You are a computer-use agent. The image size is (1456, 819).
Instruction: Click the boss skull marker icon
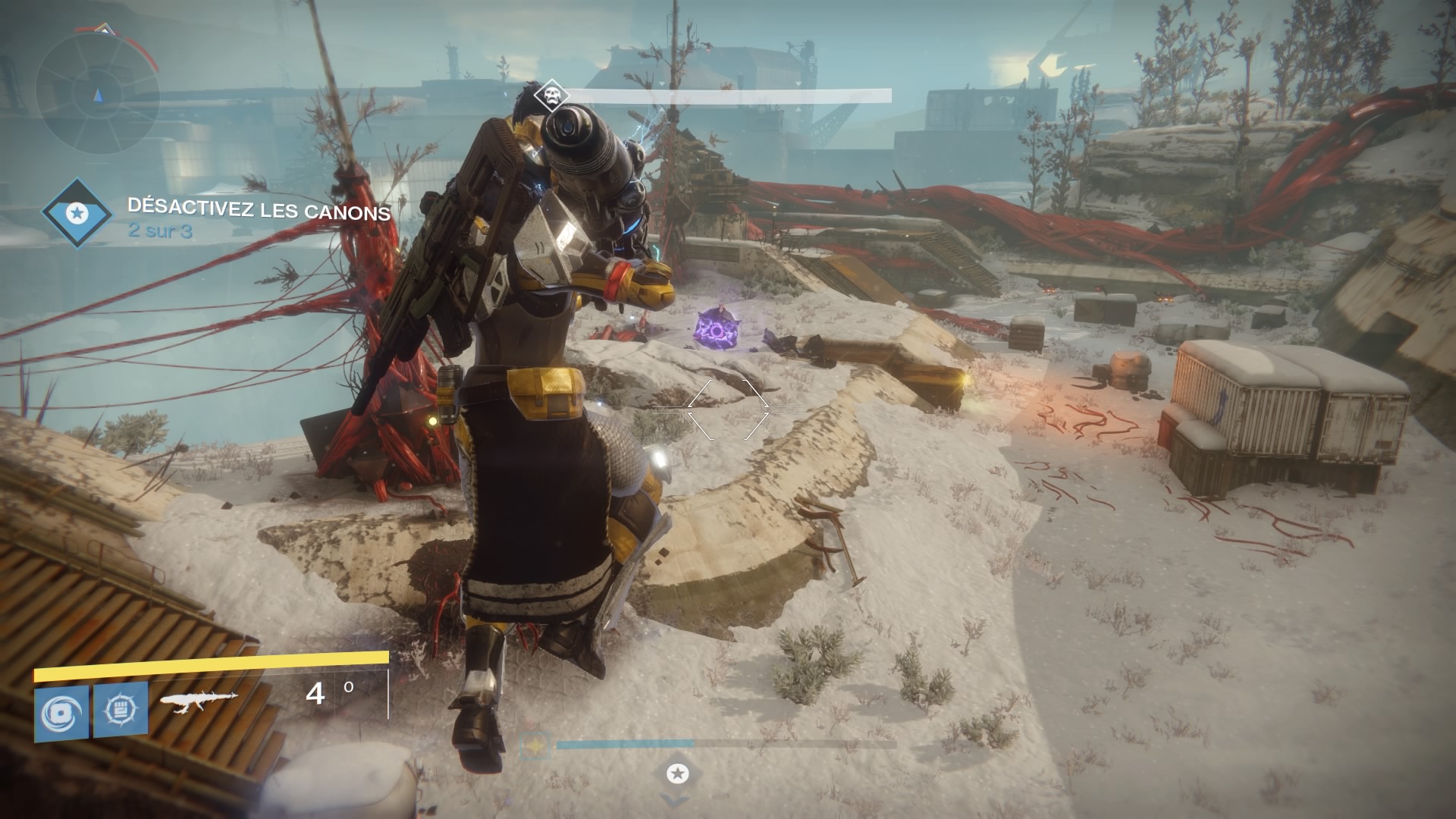(x=550, y=96)
